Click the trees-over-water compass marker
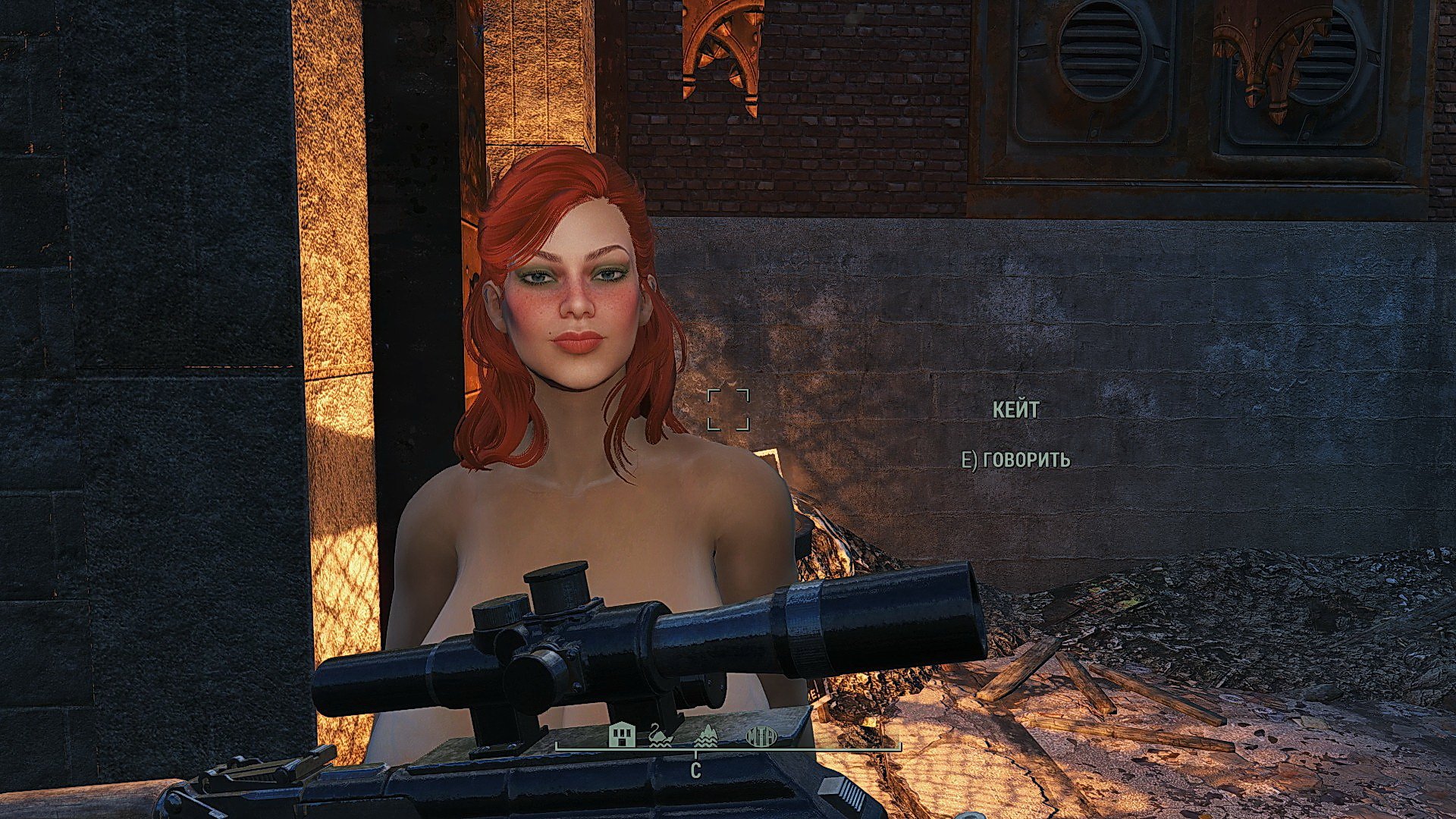The image size is (1456, 819). 706,736
